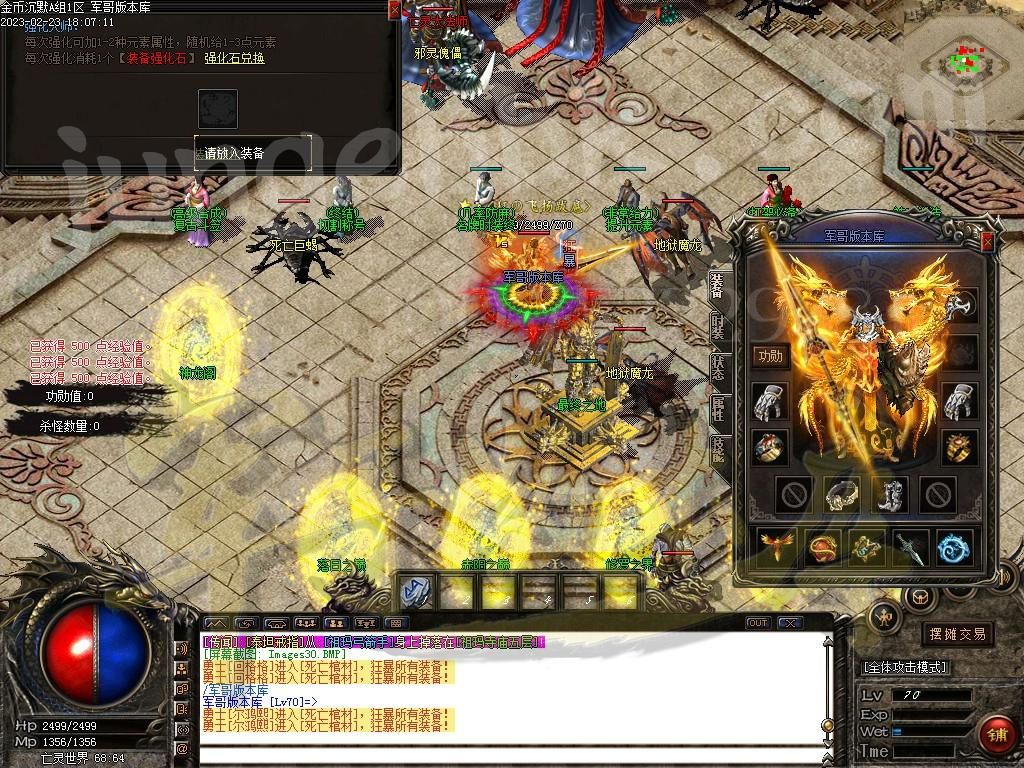Select the dagger item slot
This screenshot has height=768, width=1024.
tap(909, 547)
